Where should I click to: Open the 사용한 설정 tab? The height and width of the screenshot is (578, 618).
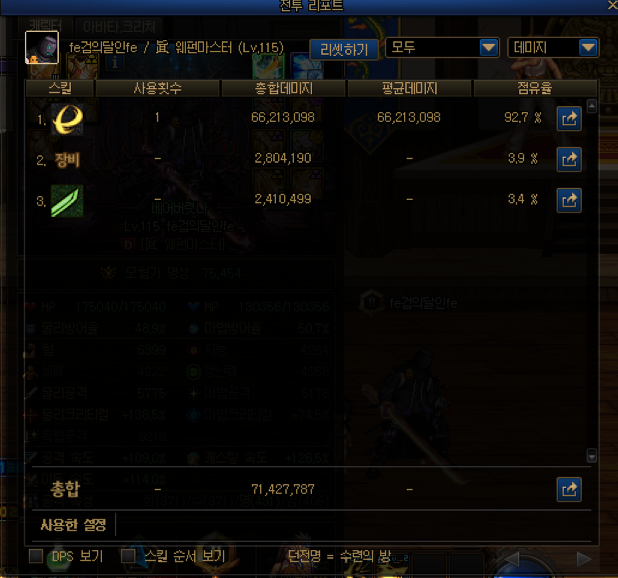73,524
